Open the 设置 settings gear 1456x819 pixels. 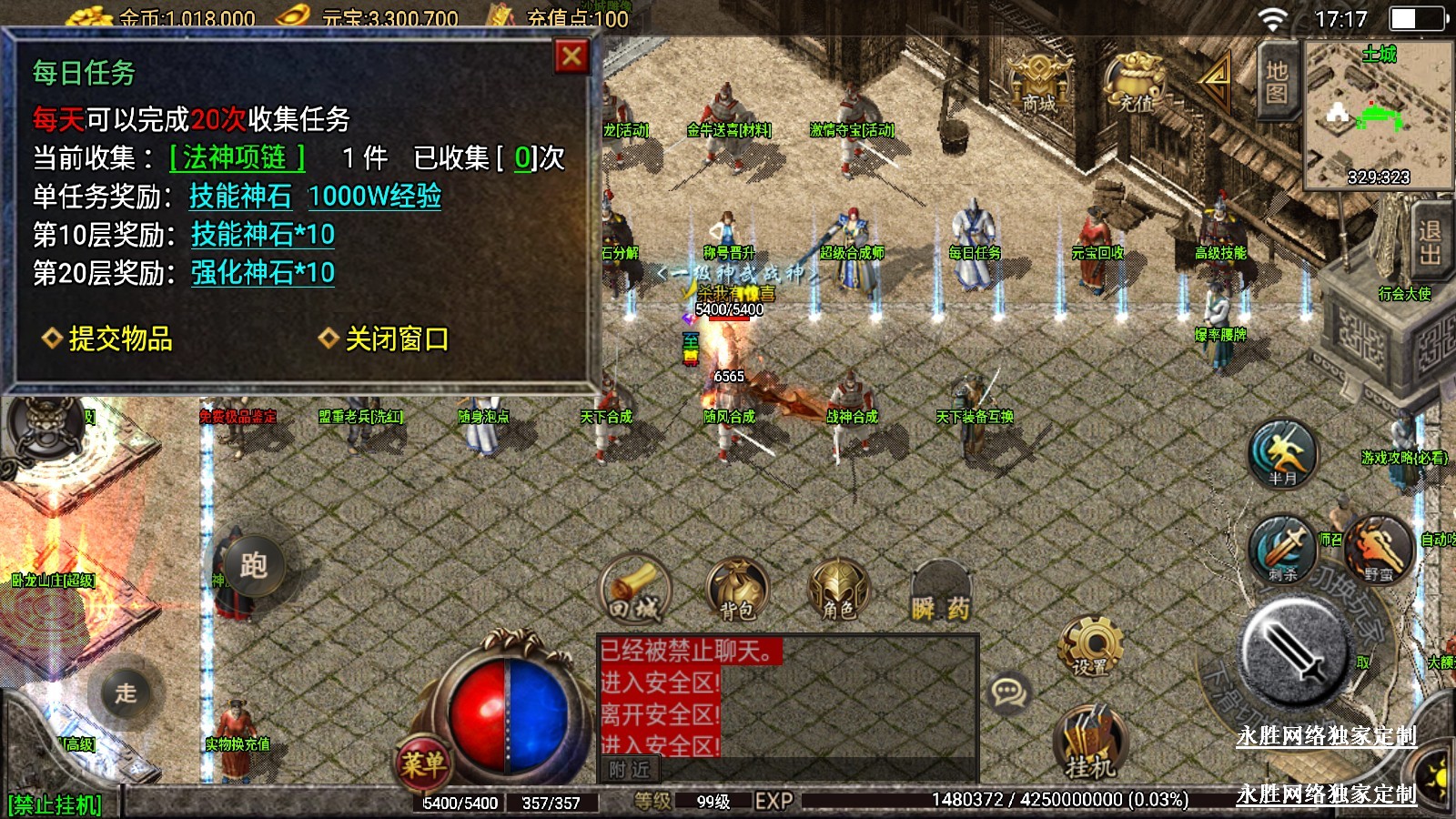coord(1090,647)
